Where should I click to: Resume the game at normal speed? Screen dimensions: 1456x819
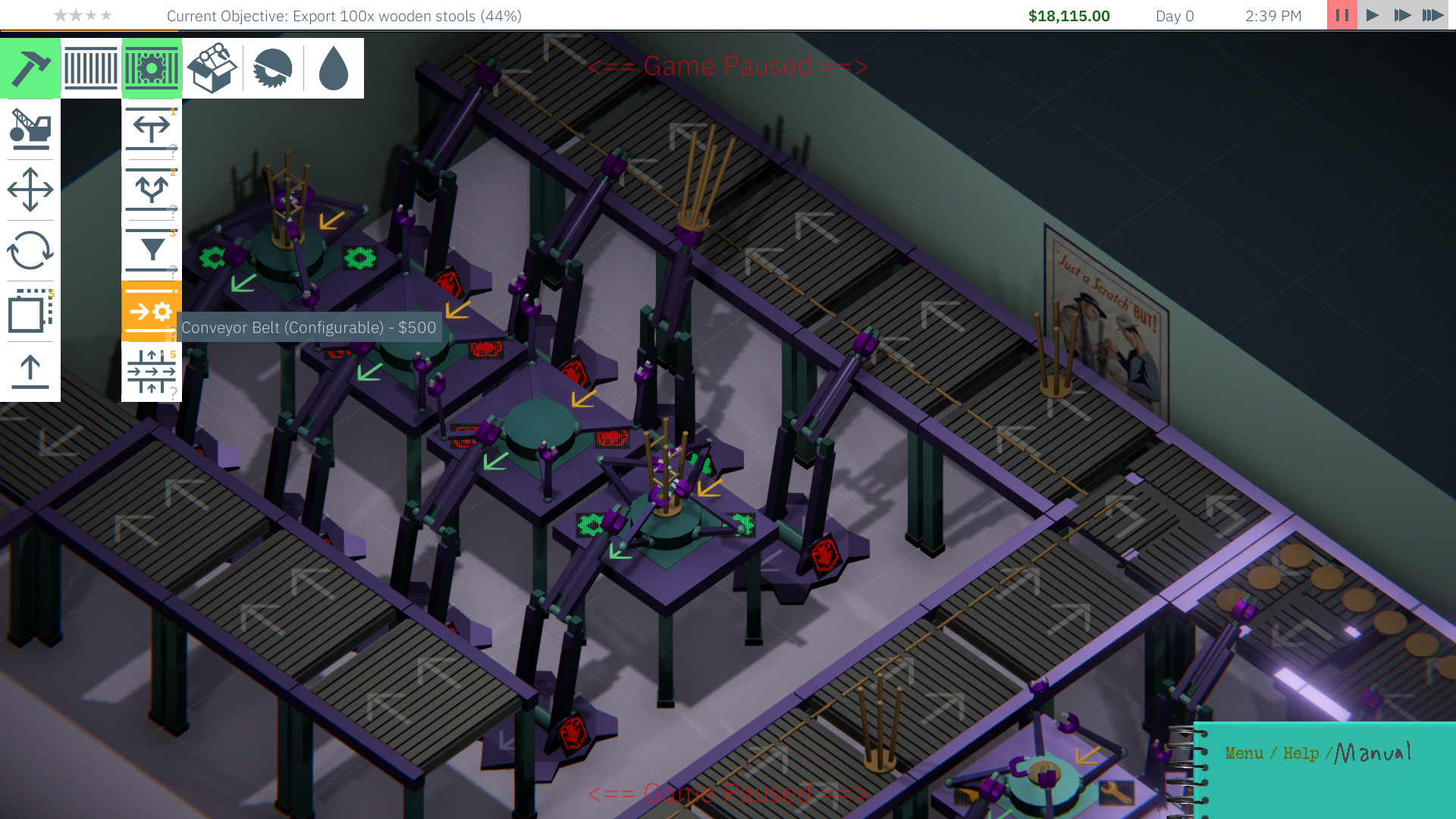(1372, 15)
